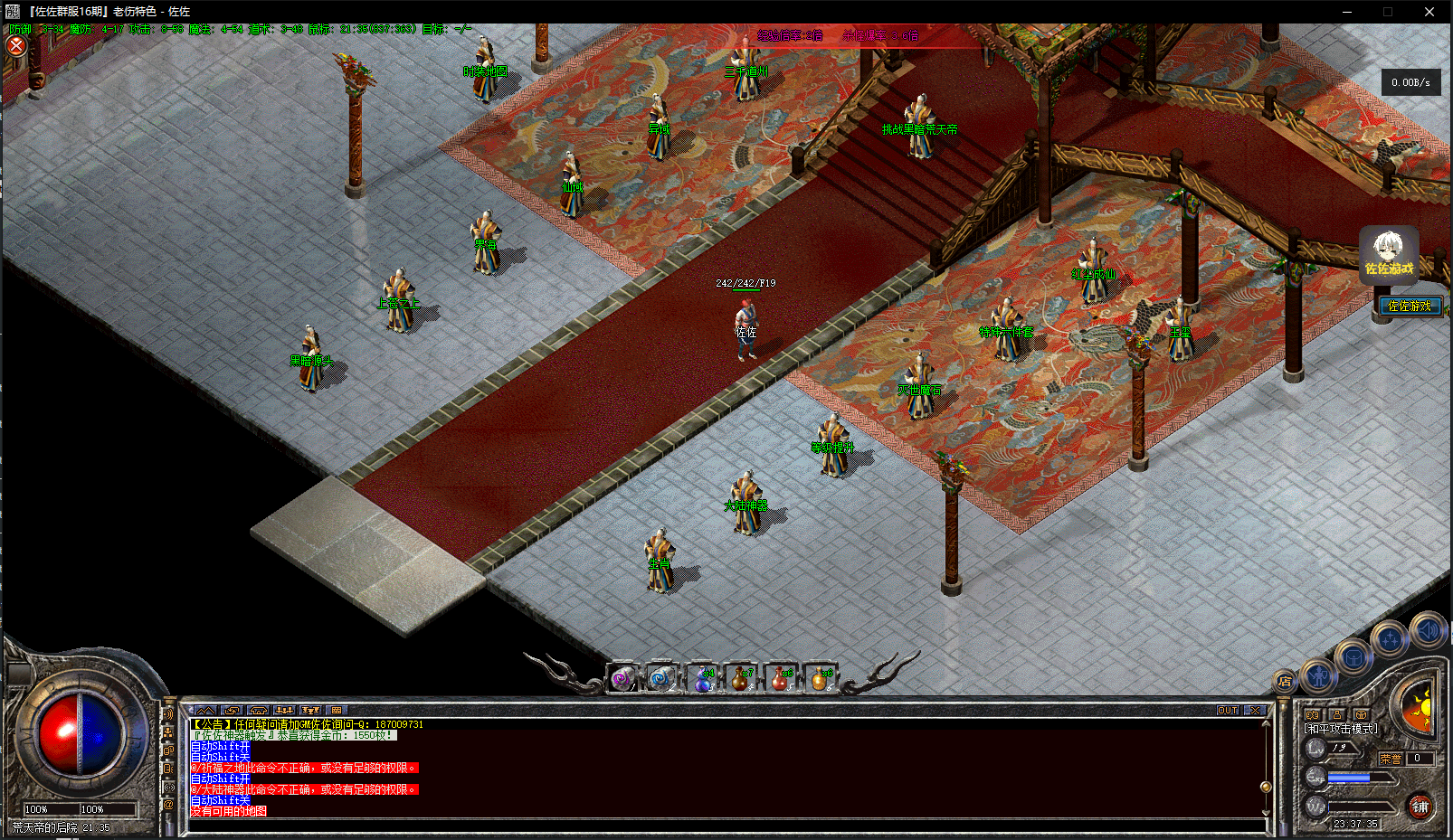Image resolution: width=1453 pixels, height=840 pixels.
Task: Toggle the sound speaker button
Action: (1429, 630)
